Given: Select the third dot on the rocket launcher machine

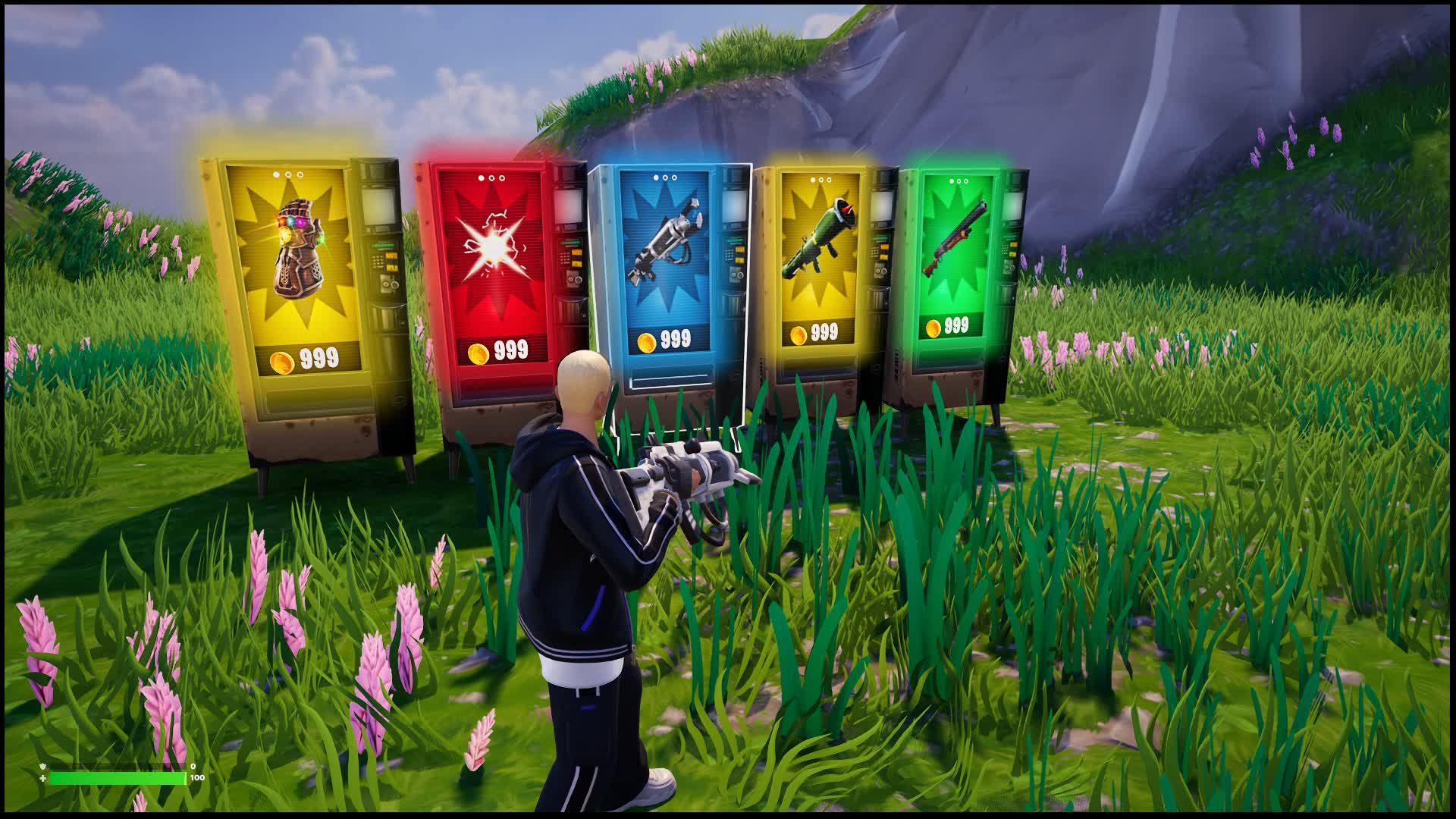Looking at the screenshot, I should (x=829, y=180).
